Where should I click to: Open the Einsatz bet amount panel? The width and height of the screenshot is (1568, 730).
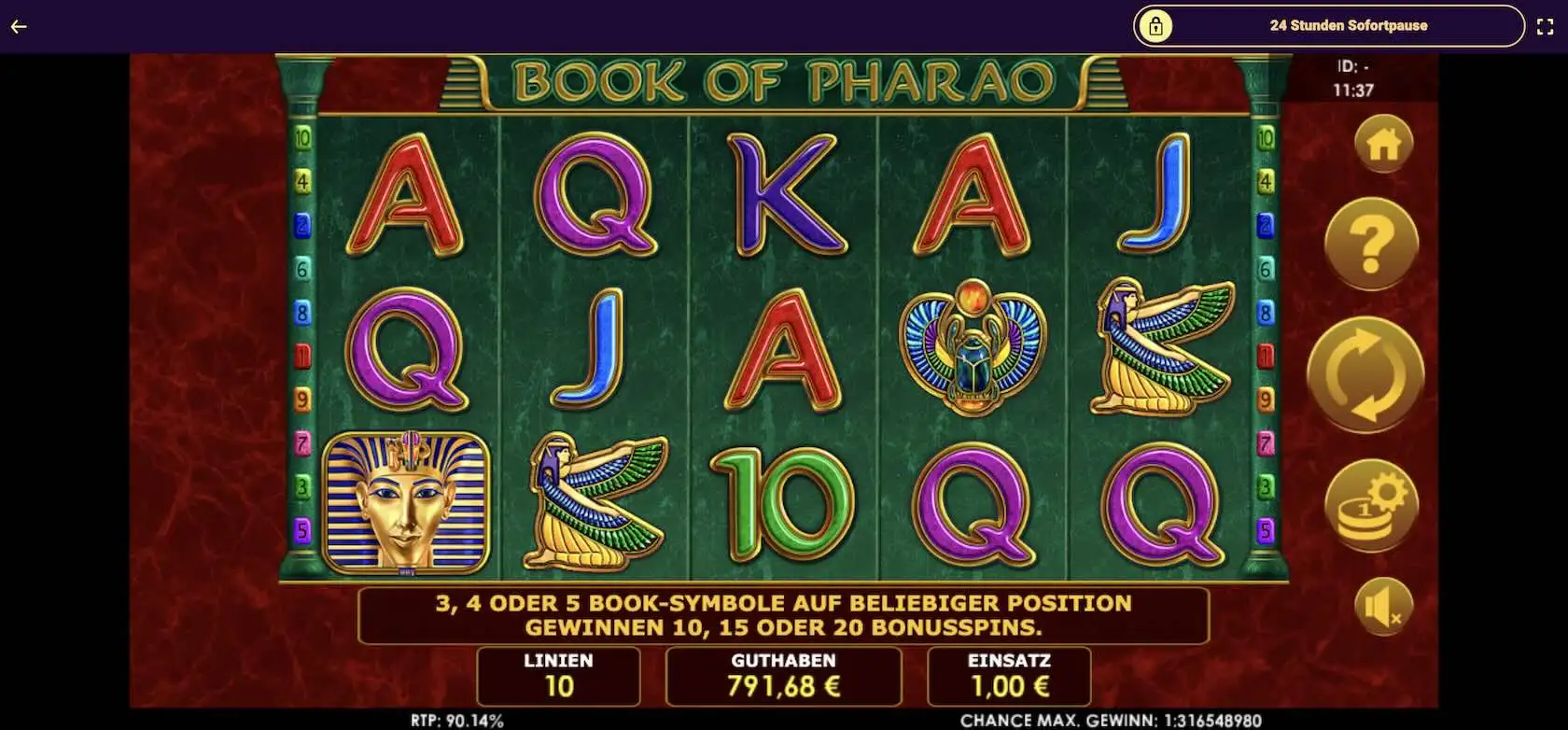pyautogui.click(x=1009, y=676)
